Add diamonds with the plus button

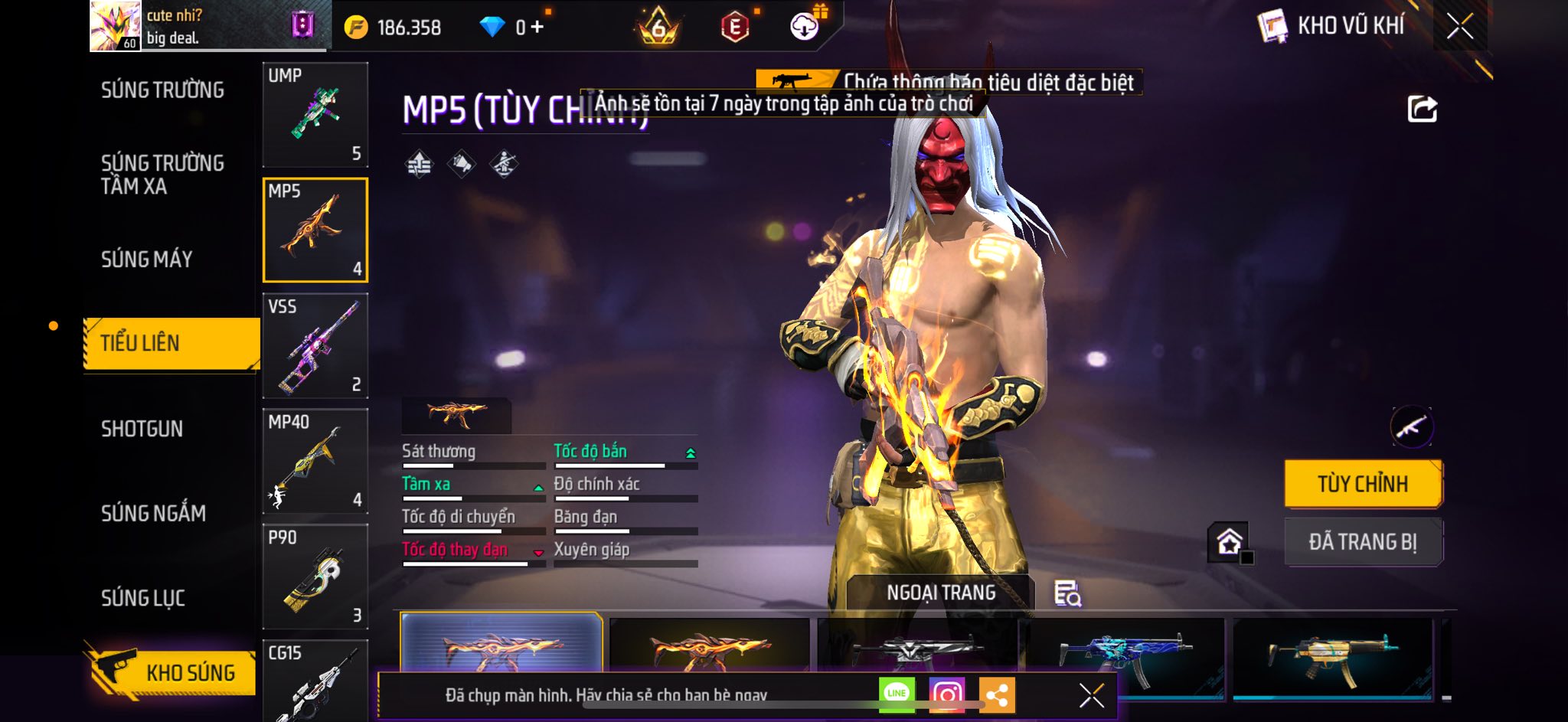pyautogui.click(x=537, y=28)
